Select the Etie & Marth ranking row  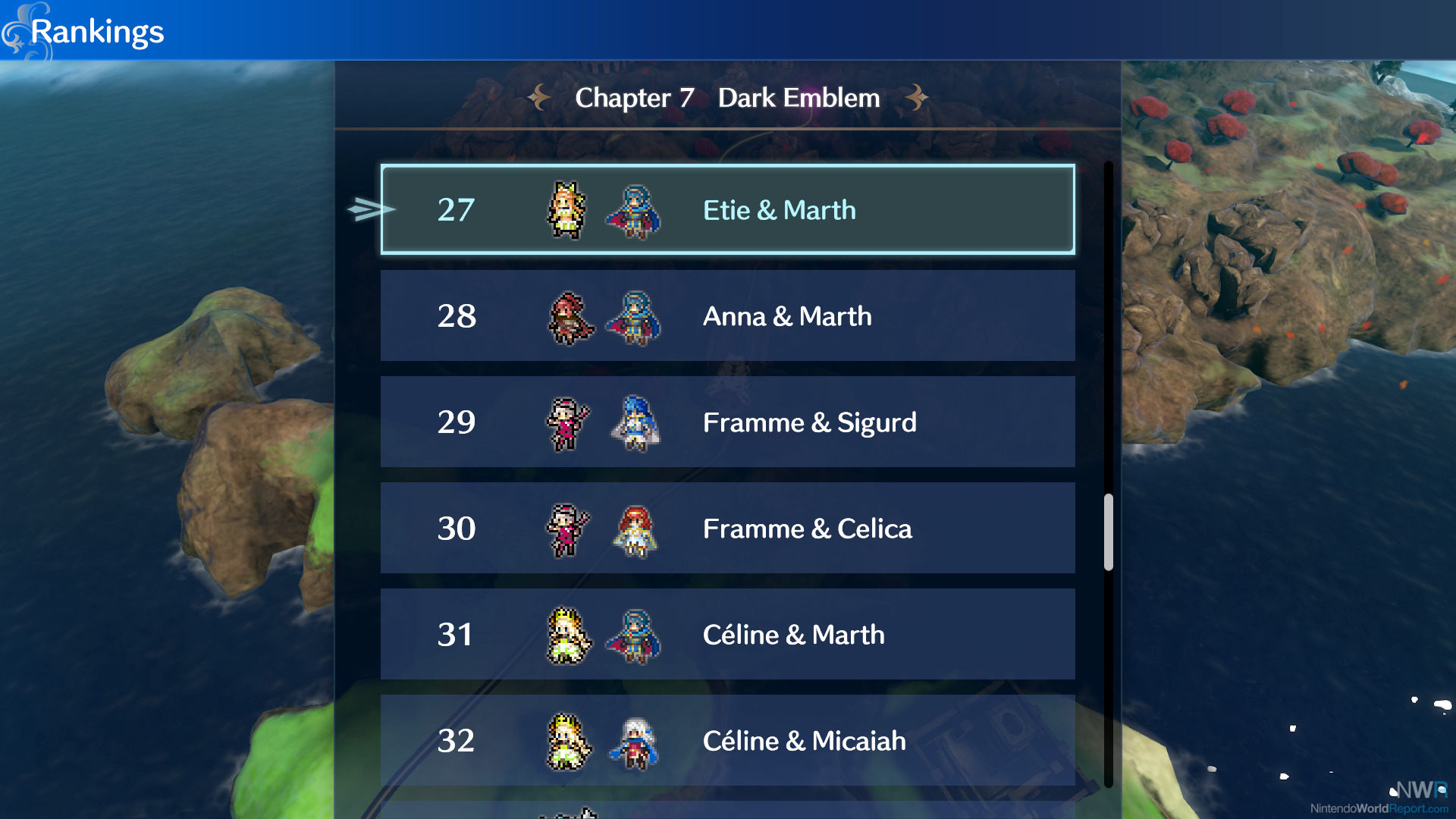727,209
